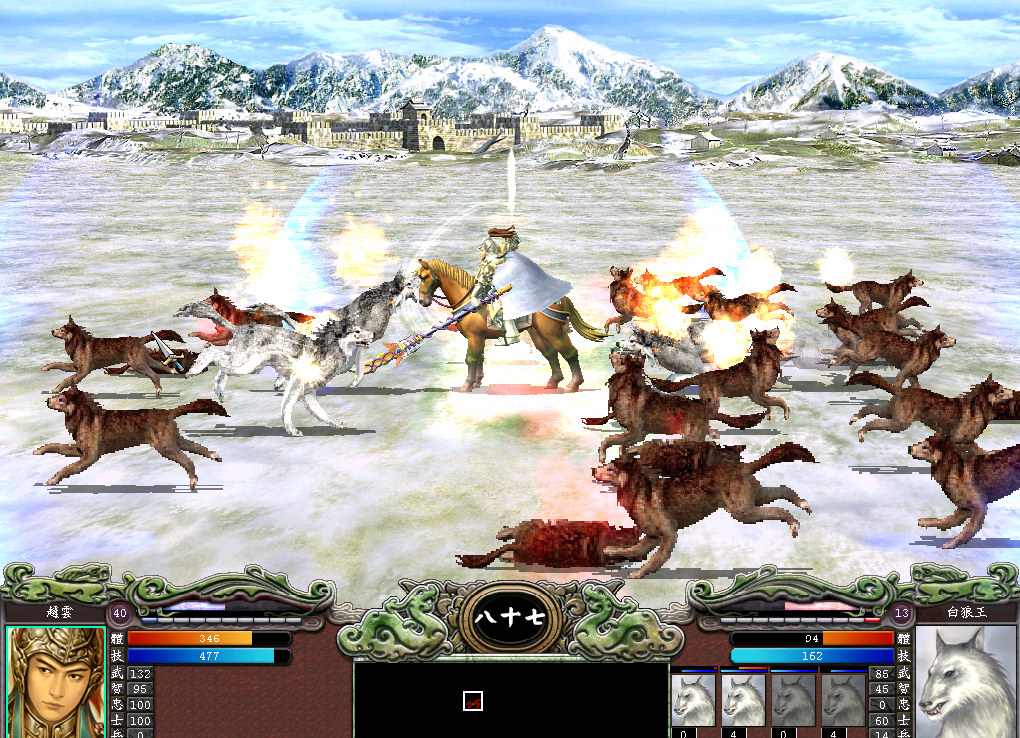Click the white square marker on minimap
Viewport: 1020px width, 738px height.
click(x=473, y=702)
